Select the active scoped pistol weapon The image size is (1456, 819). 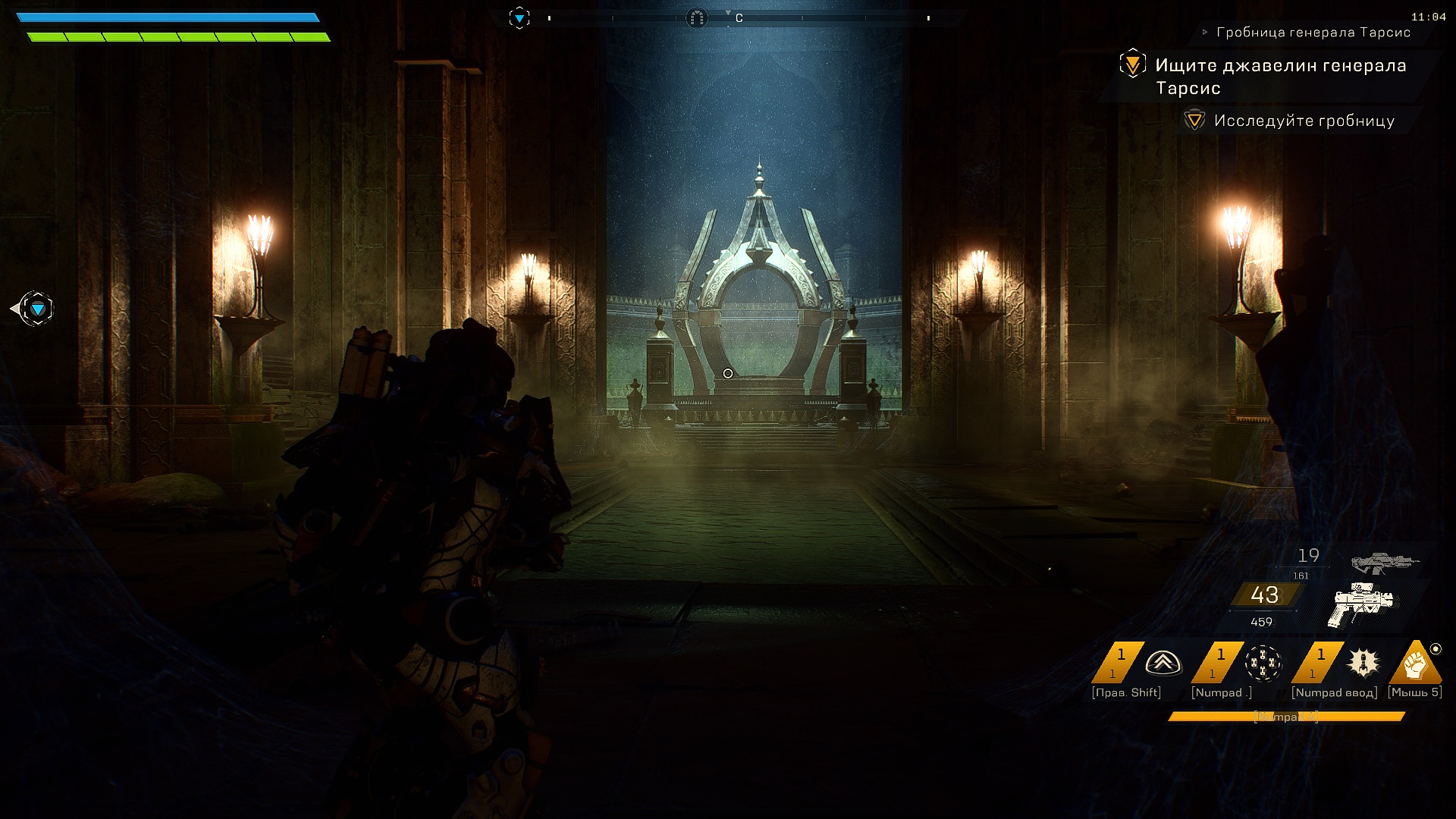1363,604
